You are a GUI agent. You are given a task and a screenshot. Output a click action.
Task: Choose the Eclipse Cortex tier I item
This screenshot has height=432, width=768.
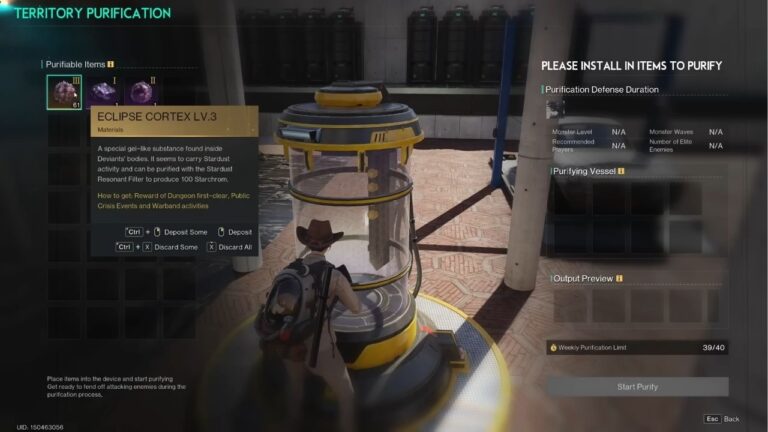[102, 91]
